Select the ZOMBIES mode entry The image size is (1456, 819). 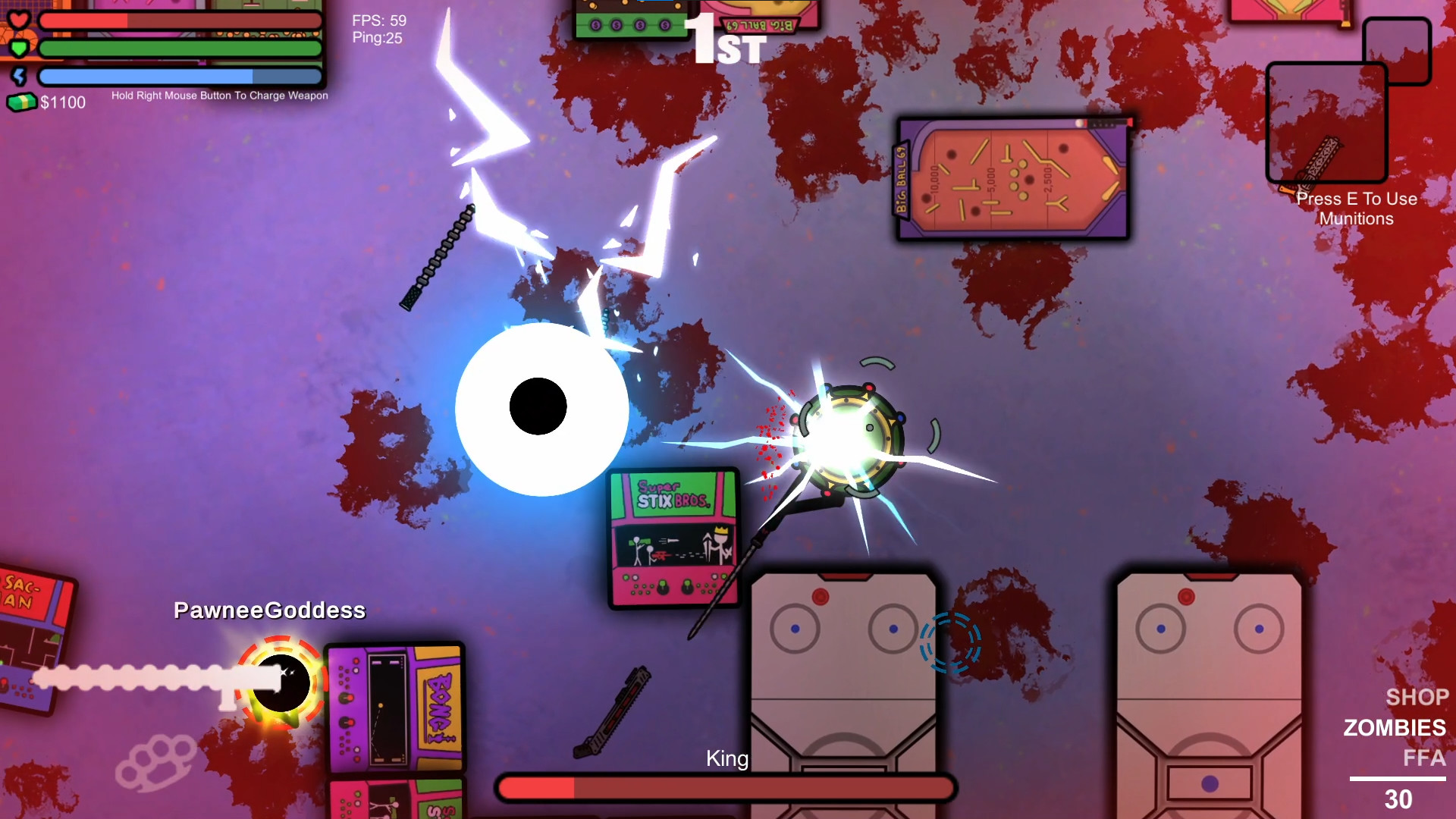[1394, 728]
